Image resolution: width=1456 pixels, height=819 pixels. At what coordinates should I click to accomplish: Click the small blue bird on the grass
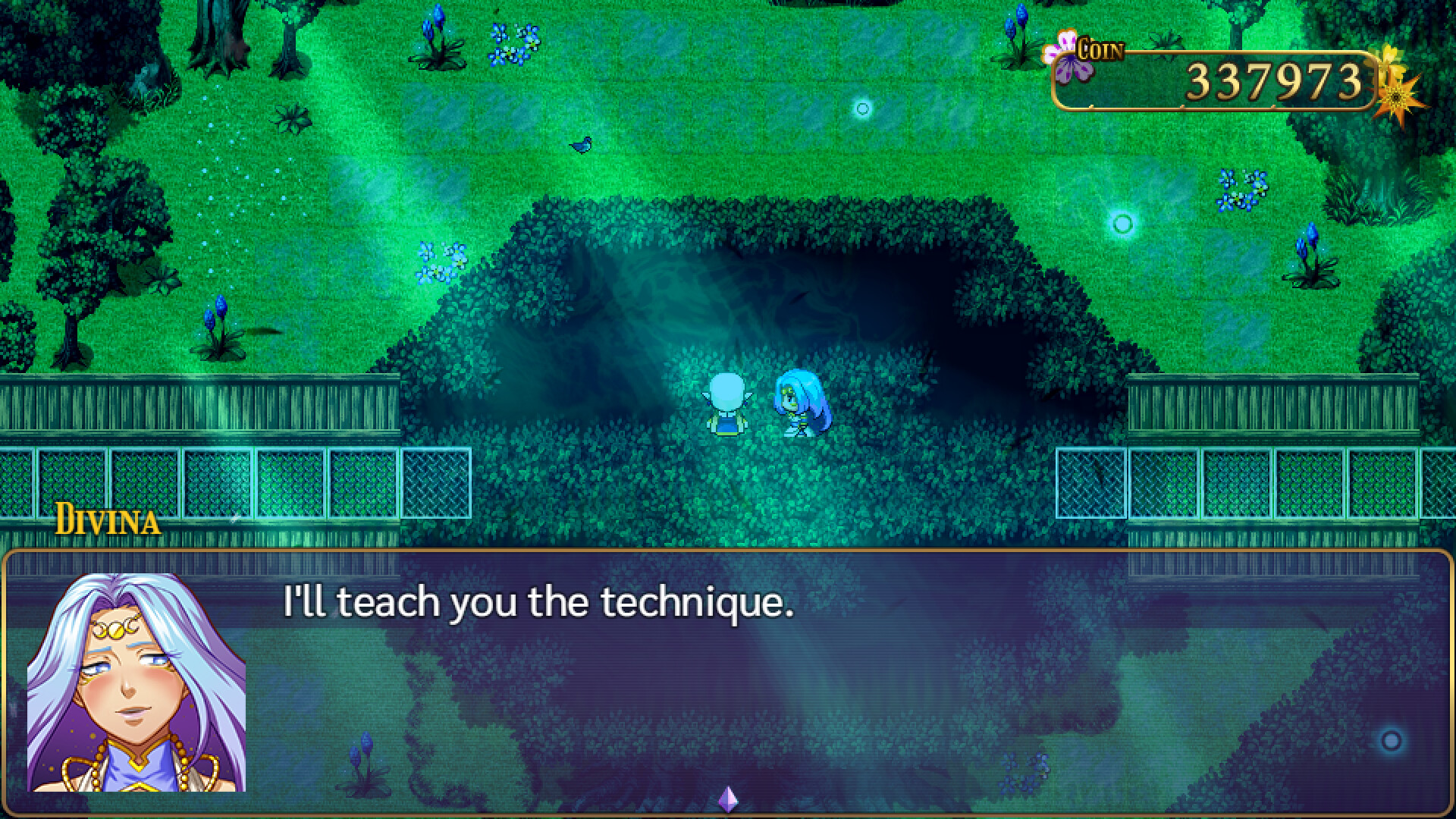(x=579, y=146)
